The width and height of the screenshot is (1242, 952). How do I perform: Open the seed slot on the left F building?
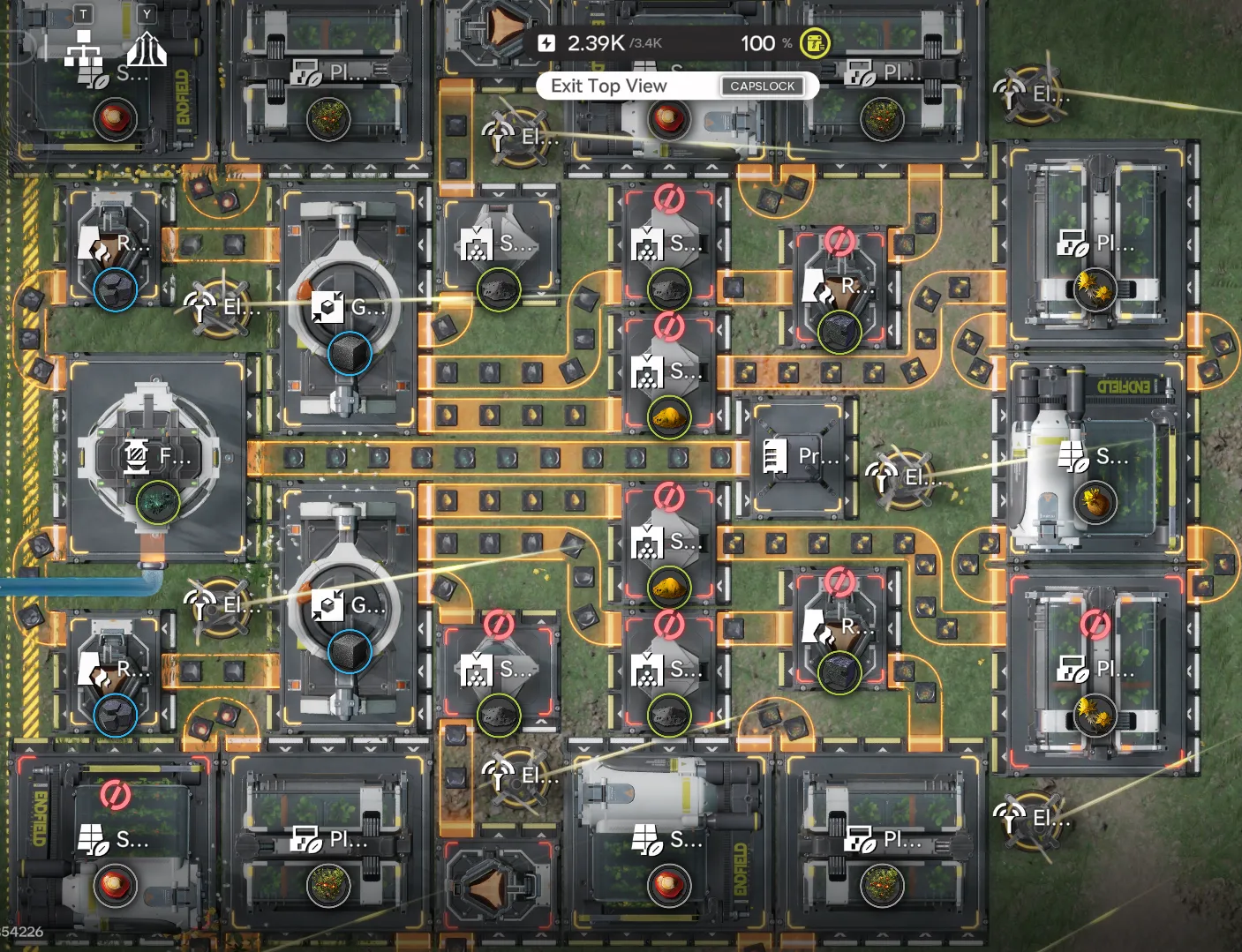point(157,503)
